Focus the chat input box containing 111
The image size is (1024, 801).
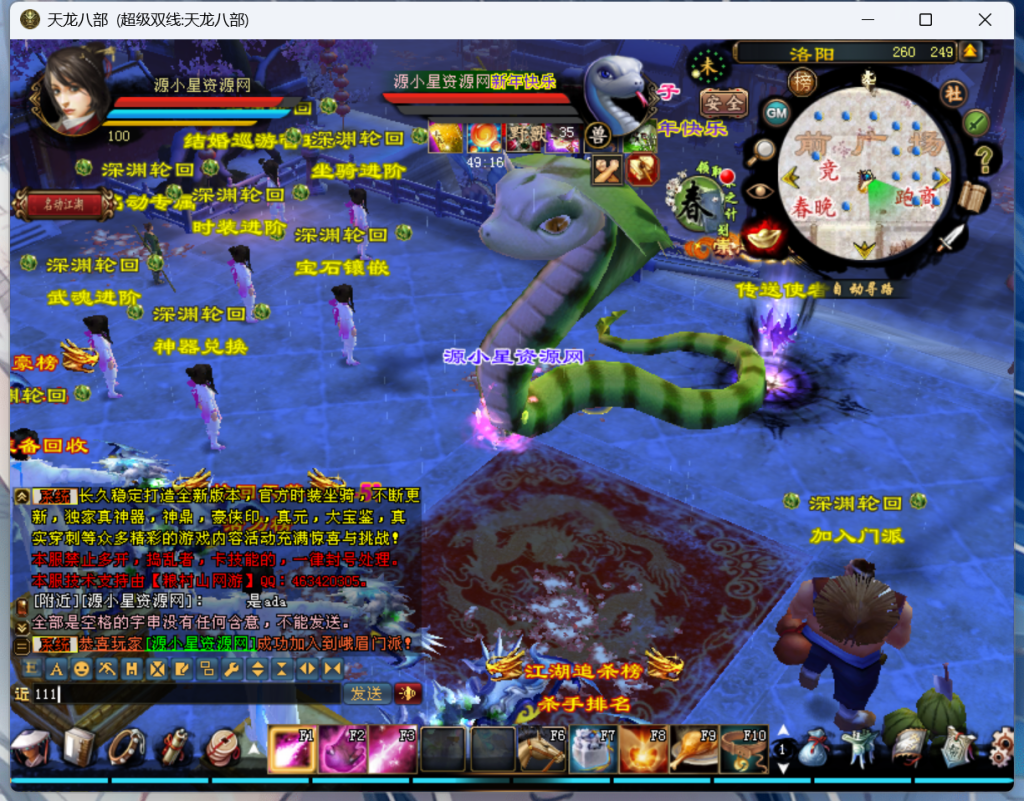(185, 693)
